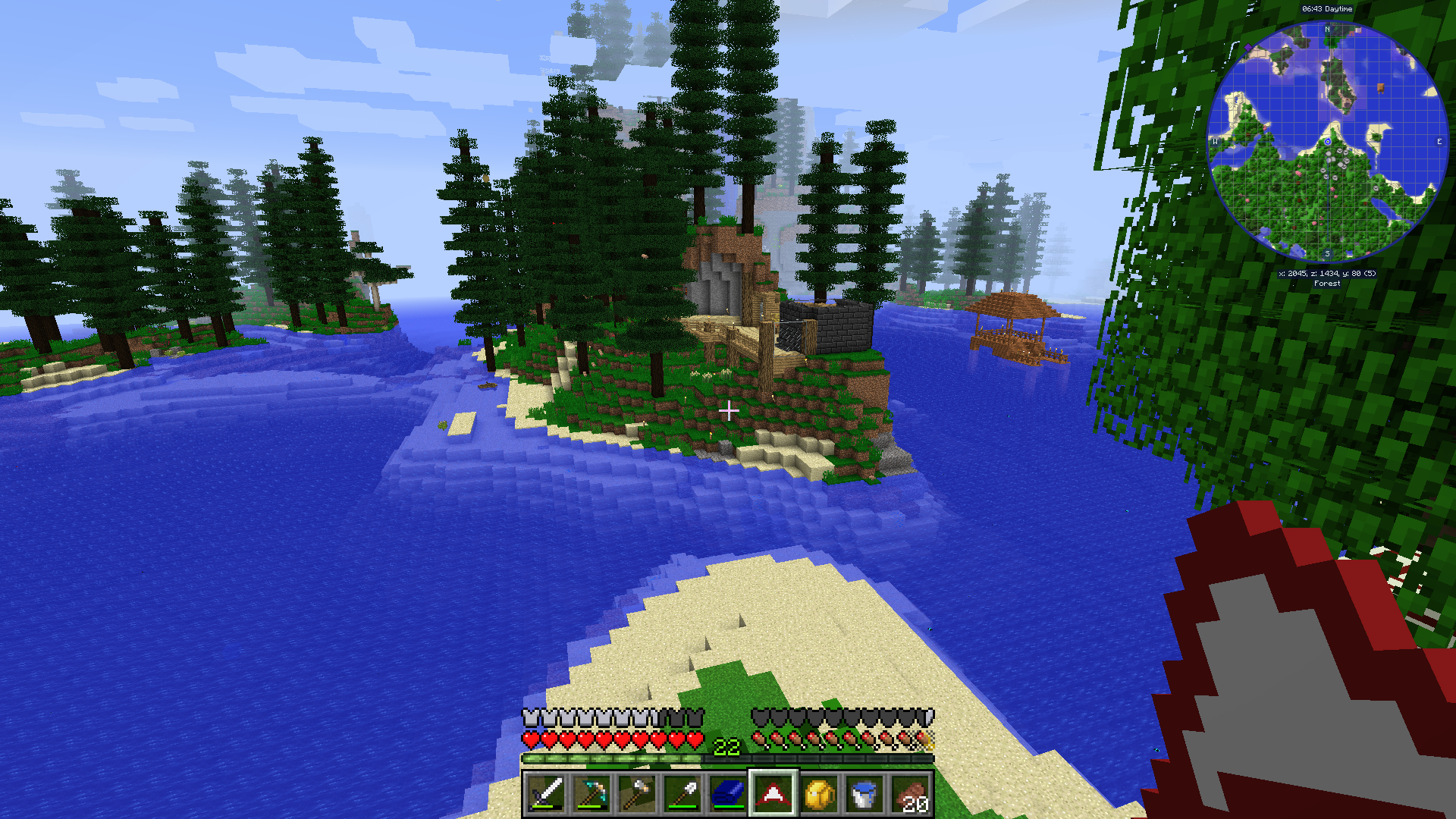The image size is (1456, 819).
Task: Select the golden backpack slot
Action: tap(818, 794)
